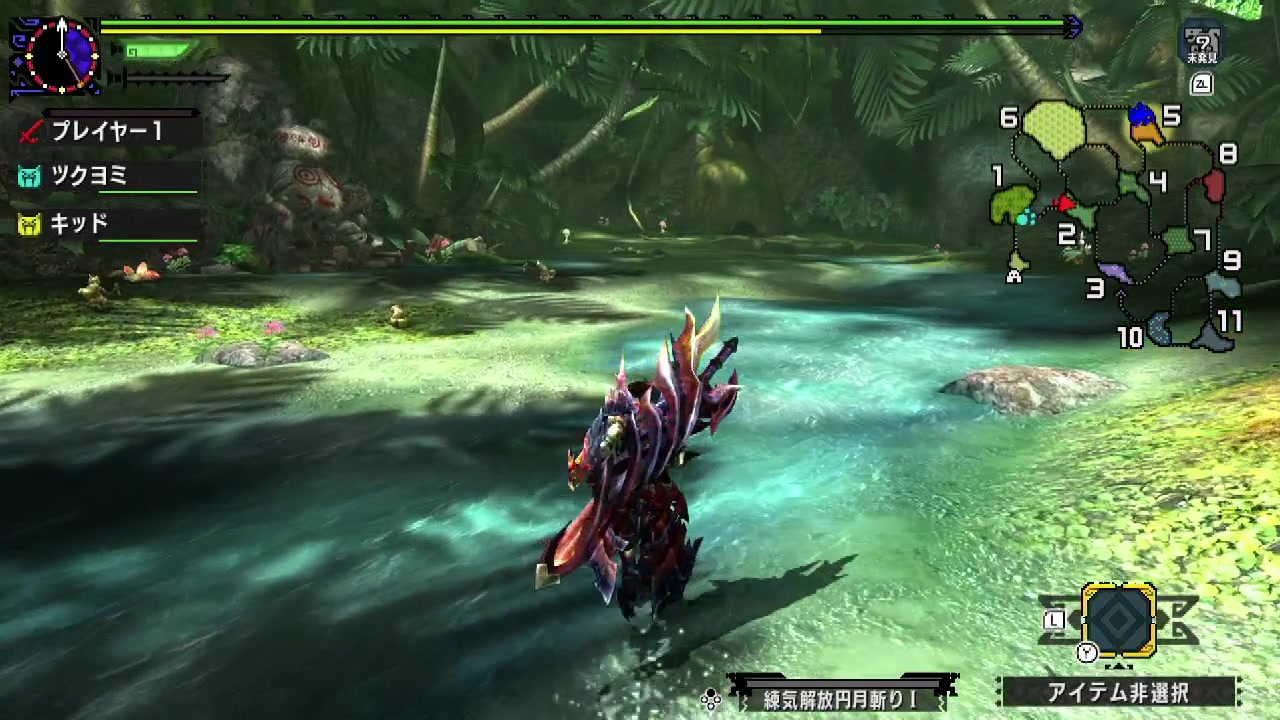Select area 6 on the minimap
This screenshot has height=720, width=1280.
[x=1054, y=128]
